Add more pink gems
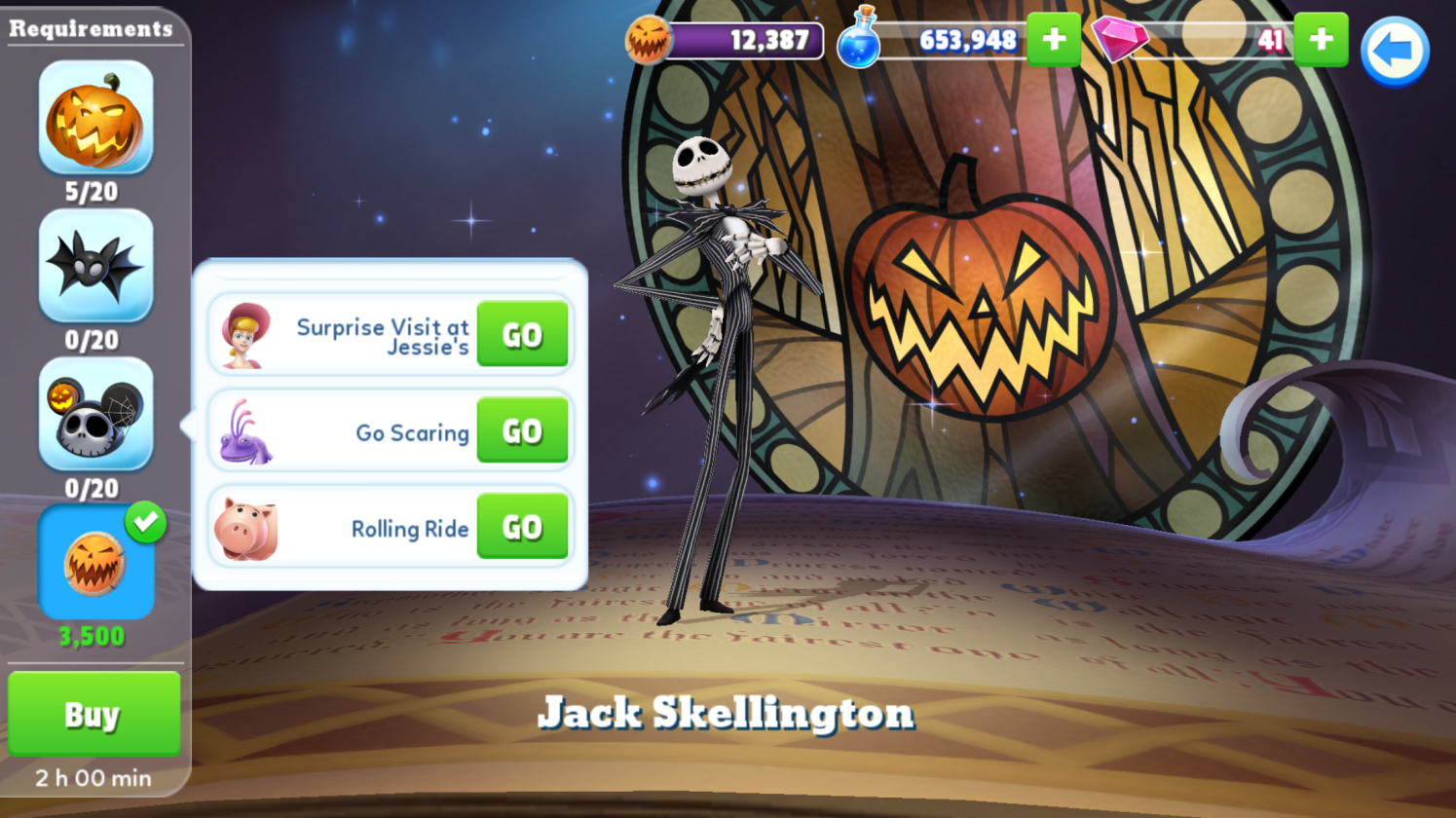Screen dimensions: 1456x818 point(1321,40)
